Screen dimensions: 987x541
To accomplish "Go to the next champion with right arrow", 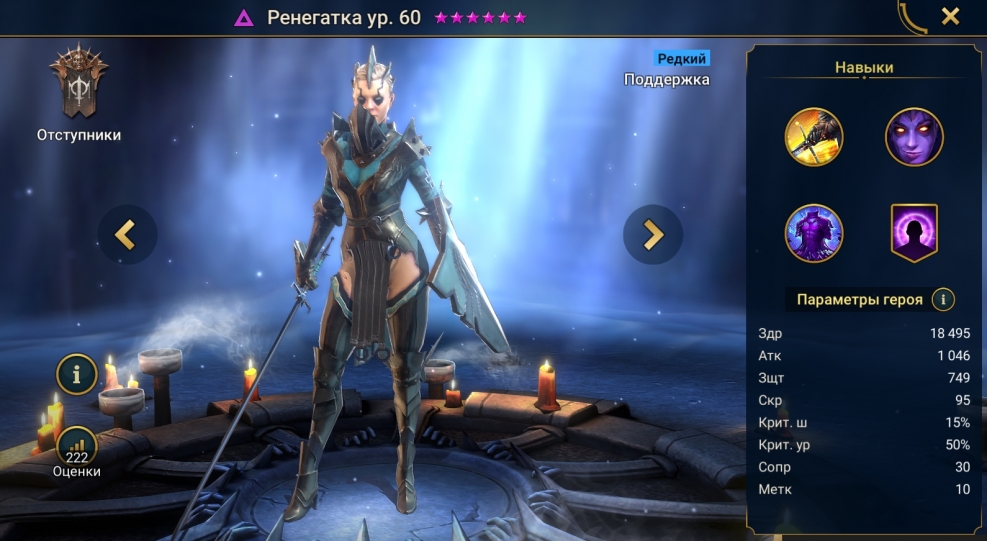I will click(652, 234).
